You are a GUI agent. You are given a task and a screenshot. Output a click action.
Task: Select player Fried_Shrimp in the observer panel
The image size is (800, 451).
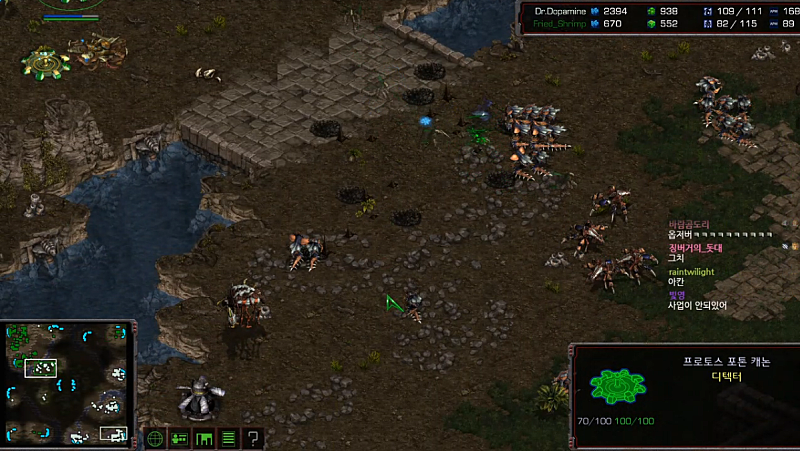point(555,23)
